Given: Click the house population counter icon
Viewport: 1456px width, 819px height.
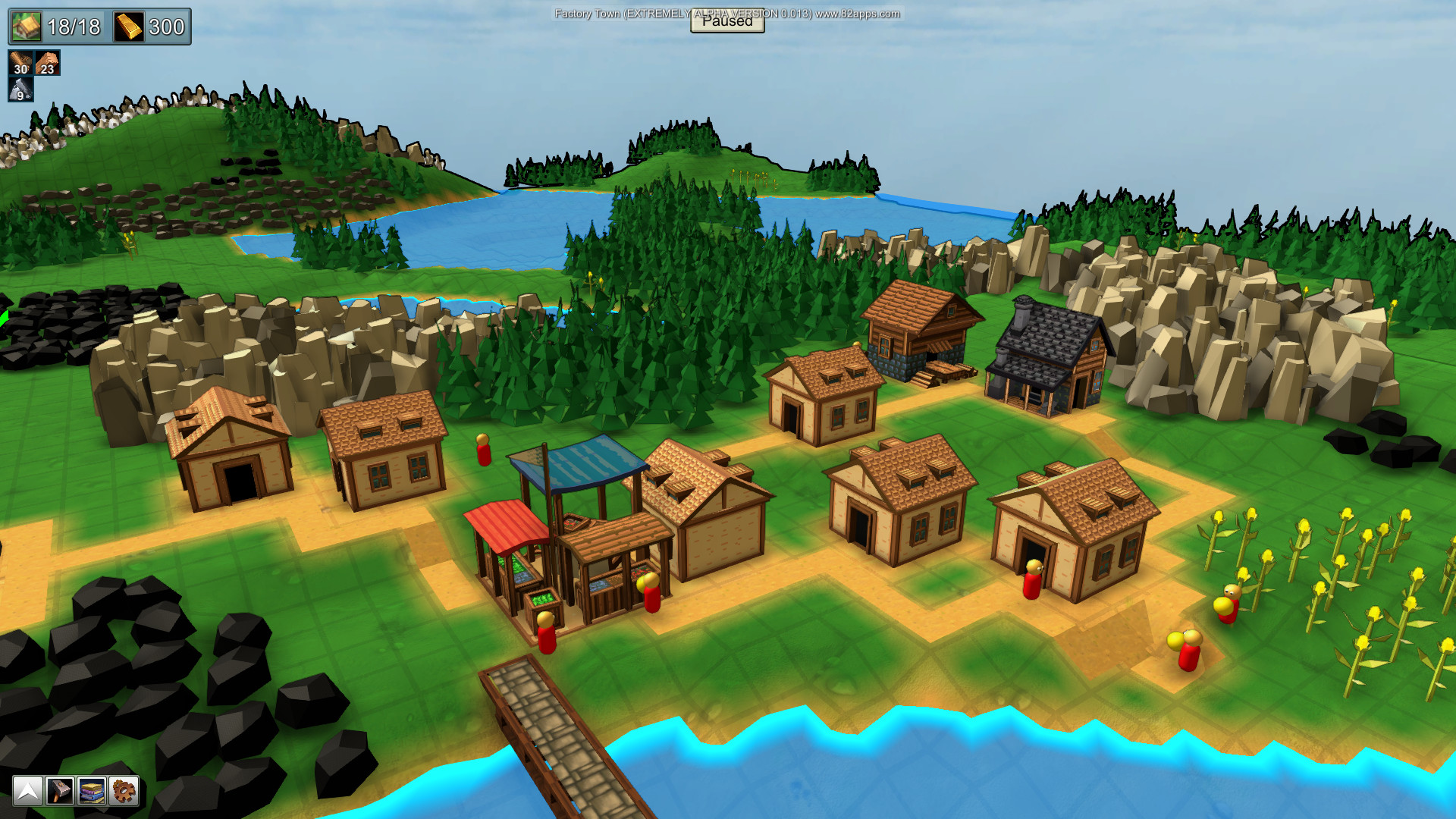Looking at the screenshot, I should coord(25,27).
